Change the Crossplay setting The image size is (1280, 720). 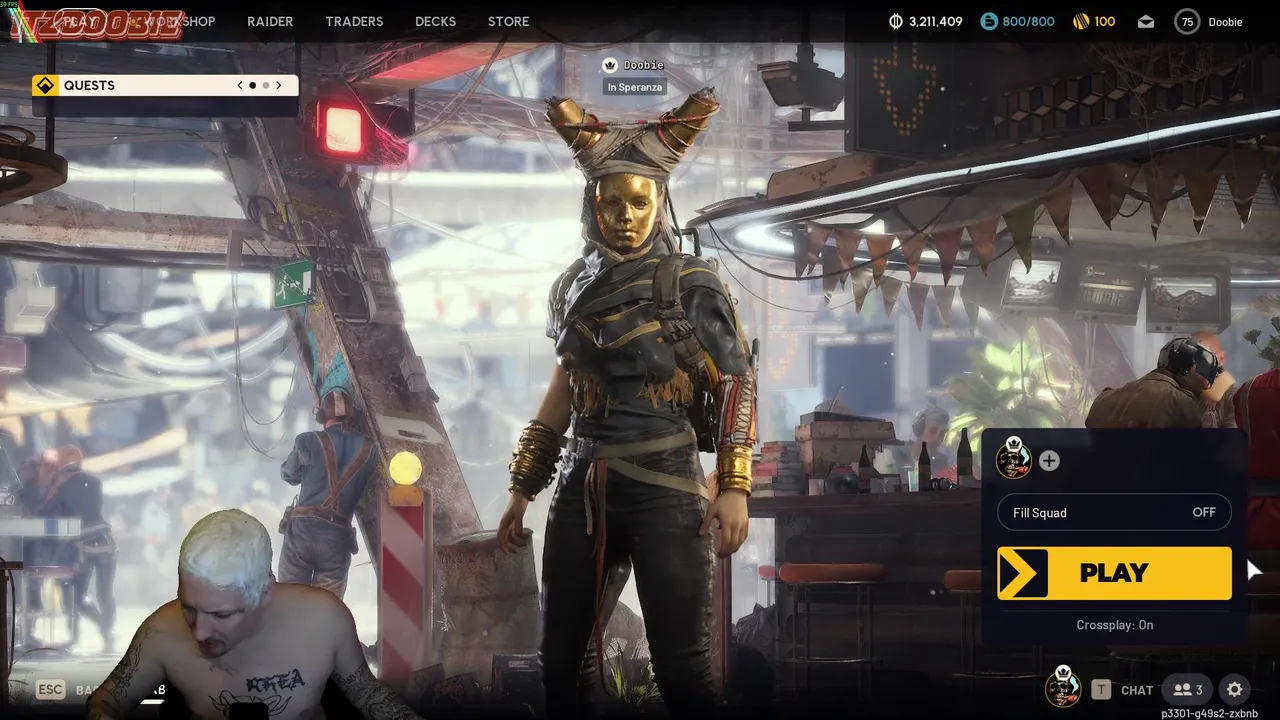[x=1114, y=625]
